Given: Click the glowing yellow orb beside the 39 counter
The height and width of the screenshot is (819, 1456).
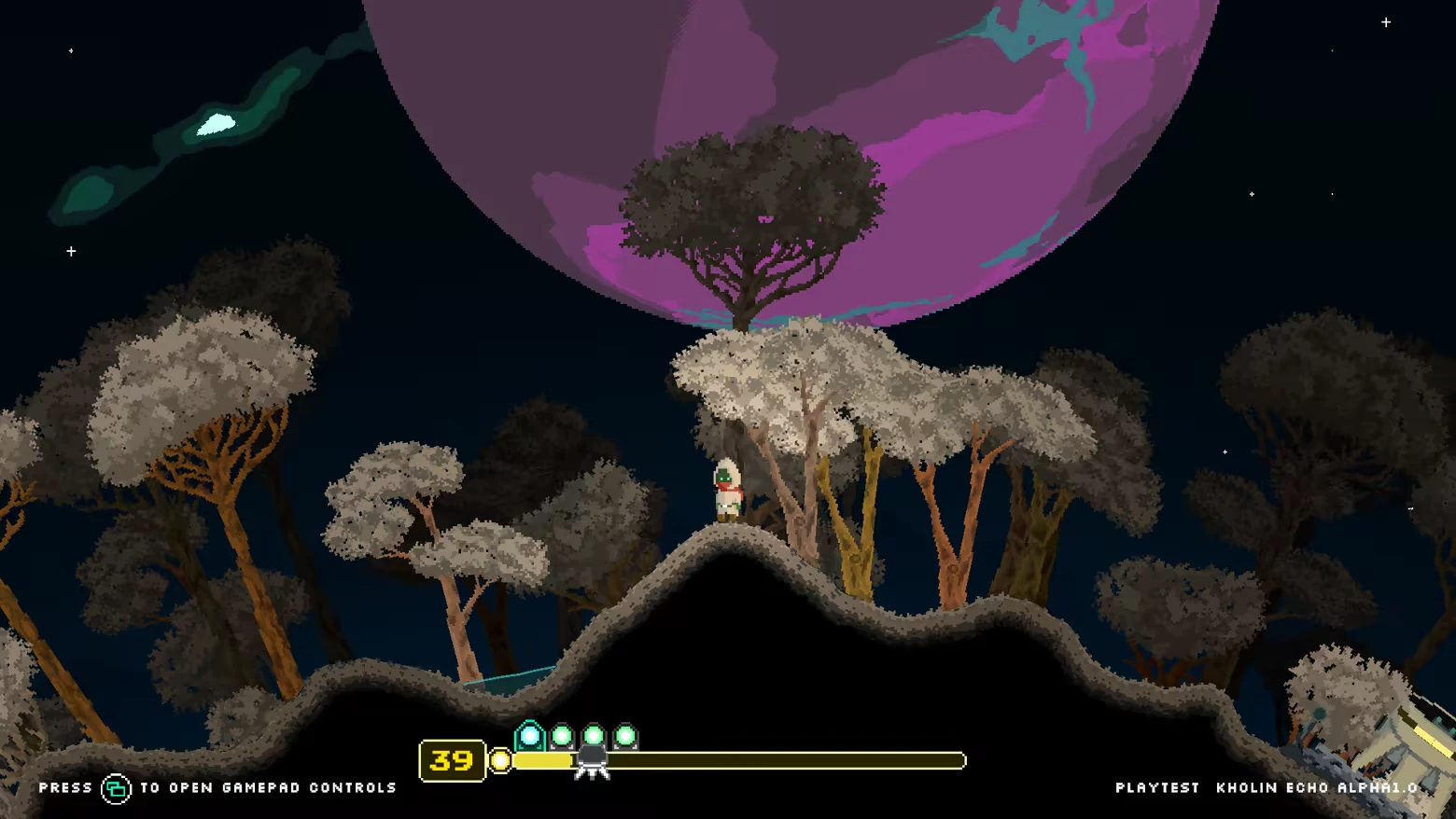Looking at the screenshot, I should (501, 761).
